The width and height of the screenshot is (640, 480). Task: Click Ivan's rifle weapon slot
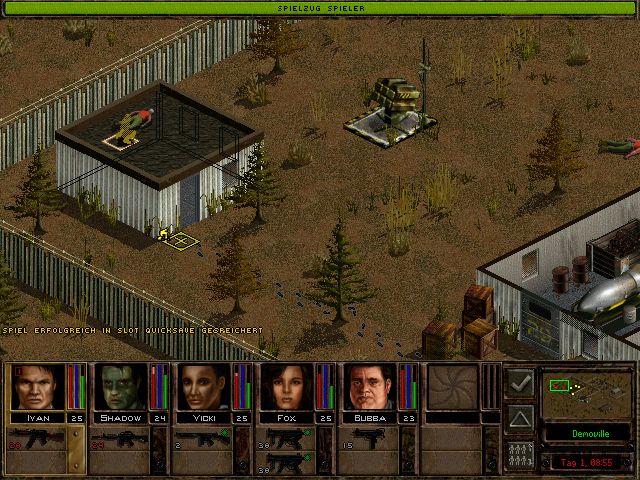tap(38, 438)
